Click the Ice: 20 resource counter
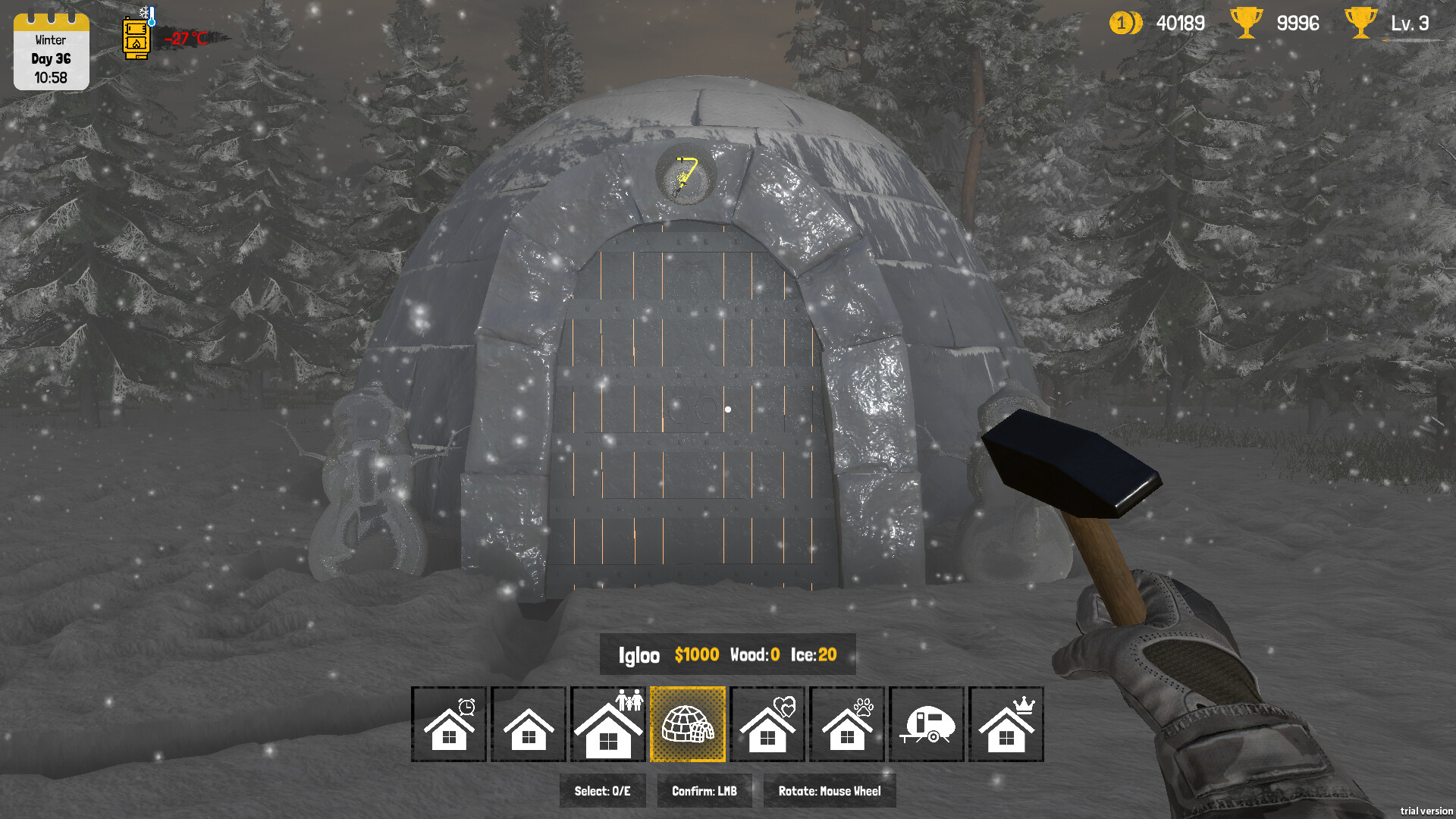Viewport: 1456px width, 819px height. (813, 655)
